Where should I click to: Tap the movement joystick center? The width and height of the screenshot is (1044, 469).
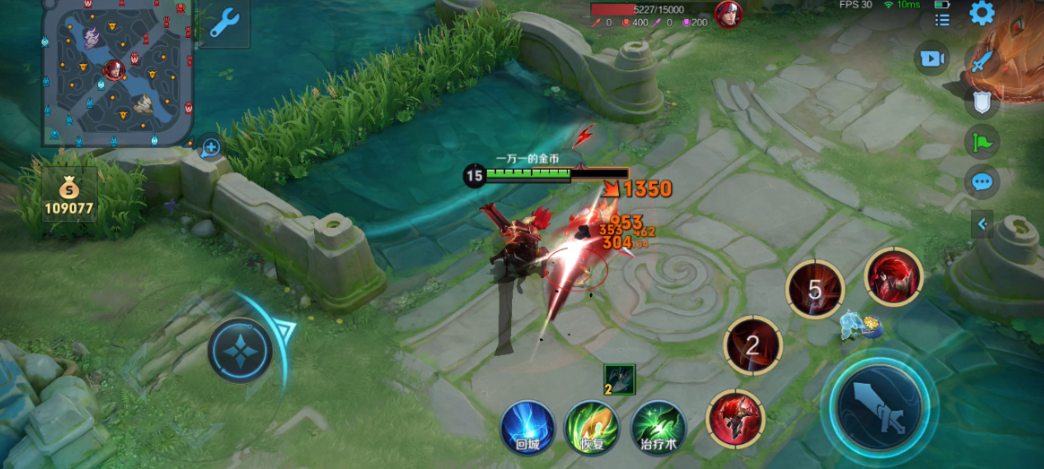241,351
